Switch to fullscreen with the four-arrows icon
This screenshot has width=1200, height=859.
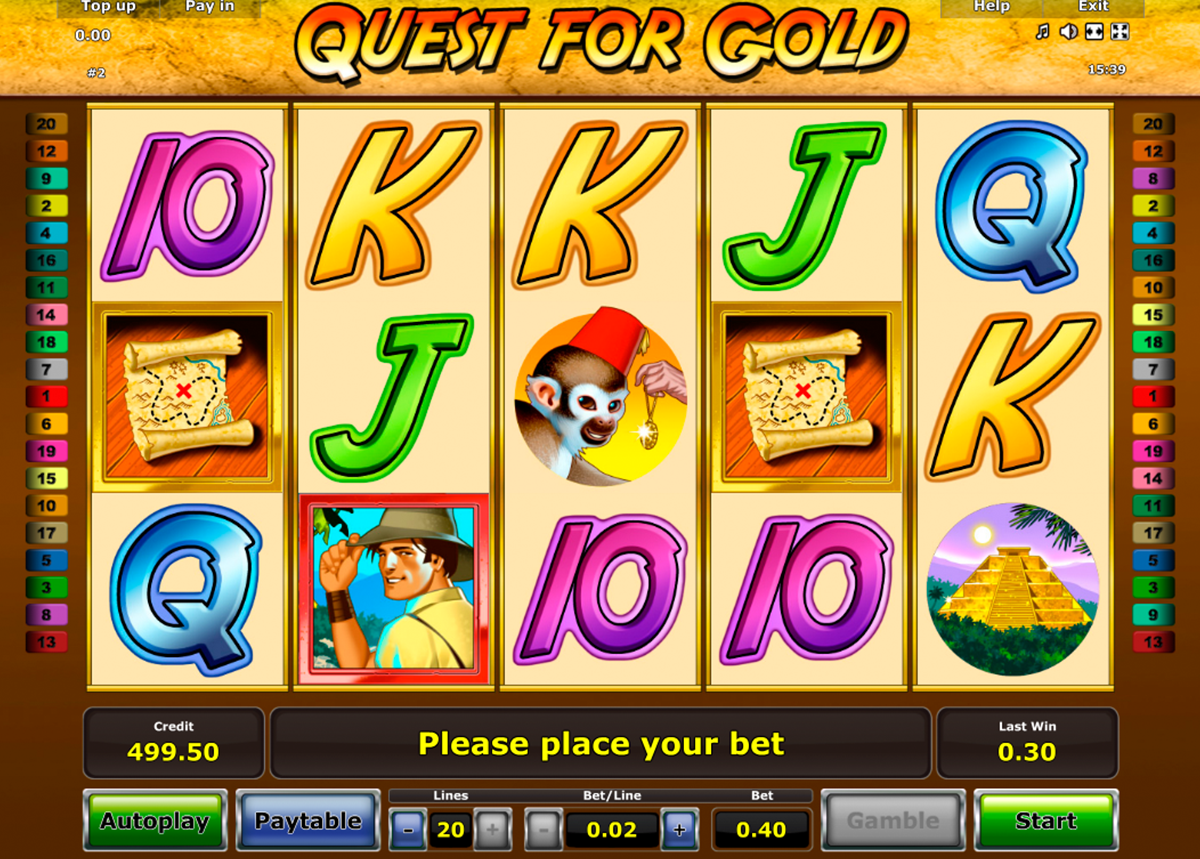[1120, 32]
